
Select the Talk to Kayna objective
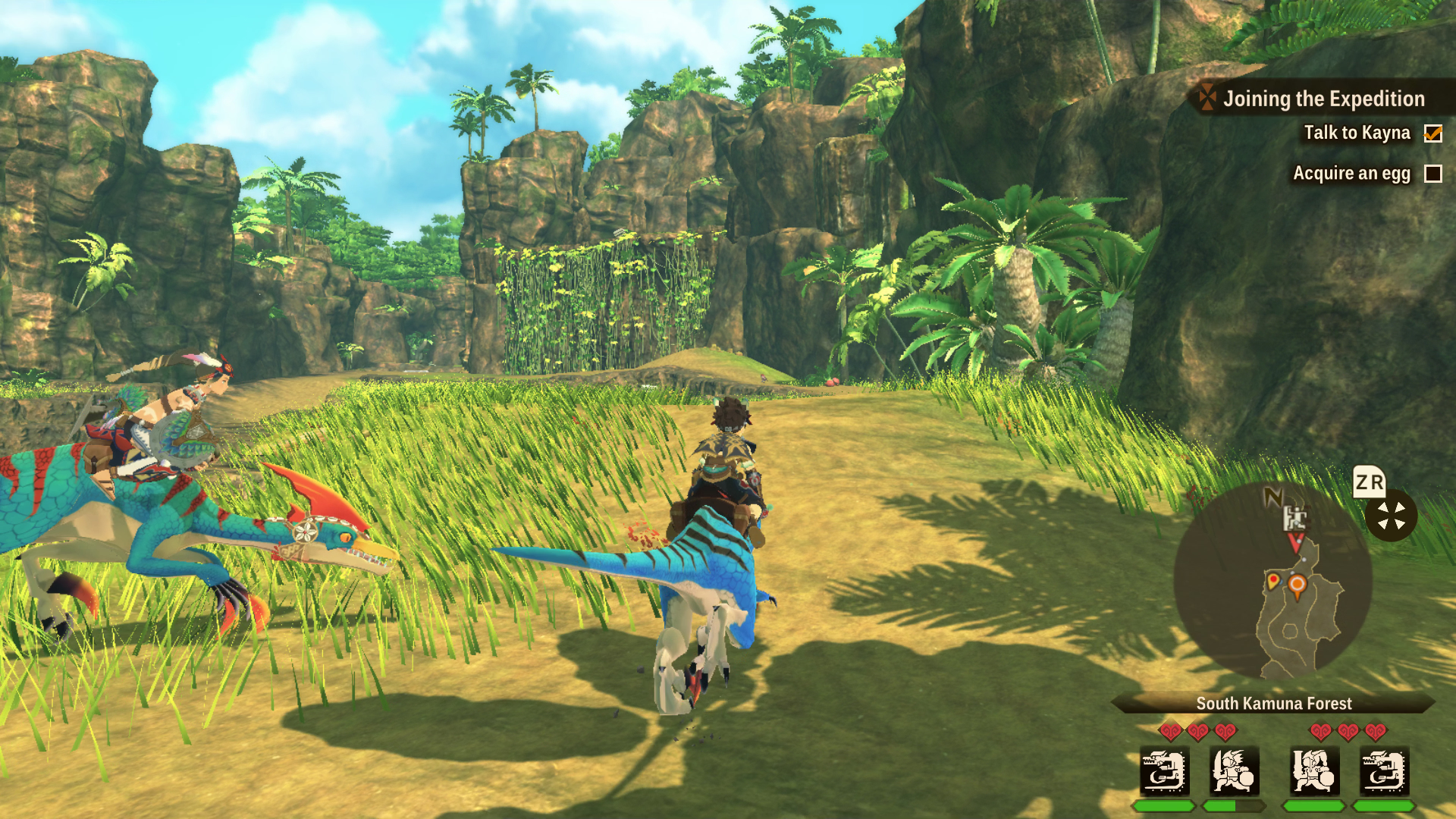1357,133
